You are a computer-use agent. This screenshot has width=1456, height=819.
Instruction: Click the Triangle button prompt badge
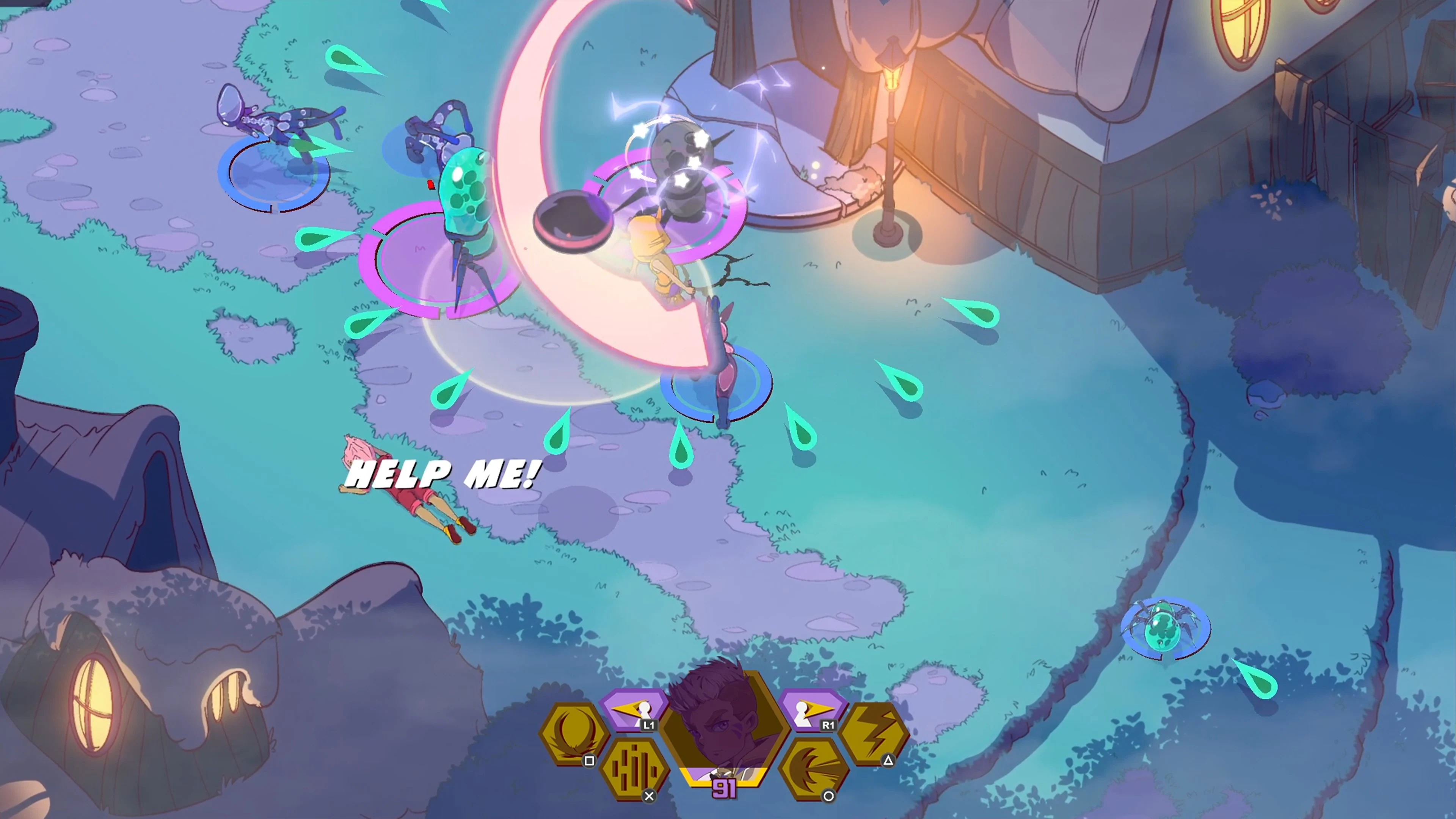pyautogui.click(x=889, y=760)
